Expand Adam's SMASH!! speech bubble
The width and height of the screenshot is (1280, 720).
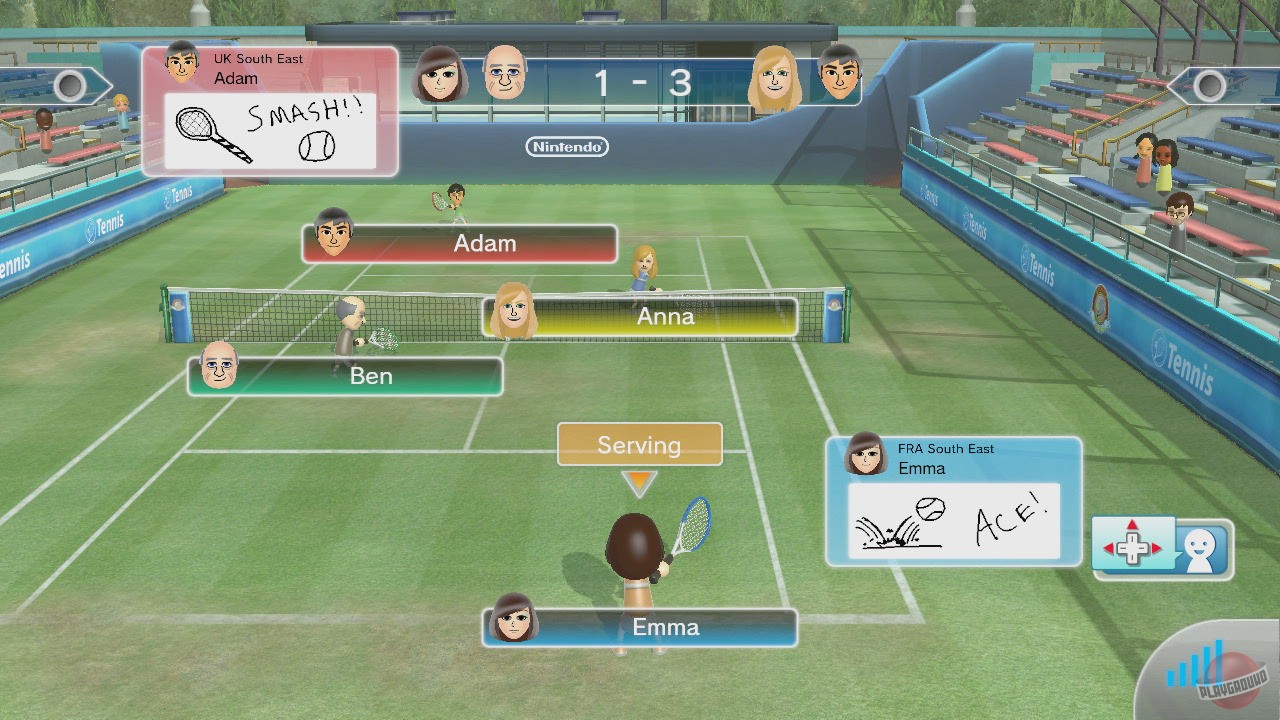point(272,128)
